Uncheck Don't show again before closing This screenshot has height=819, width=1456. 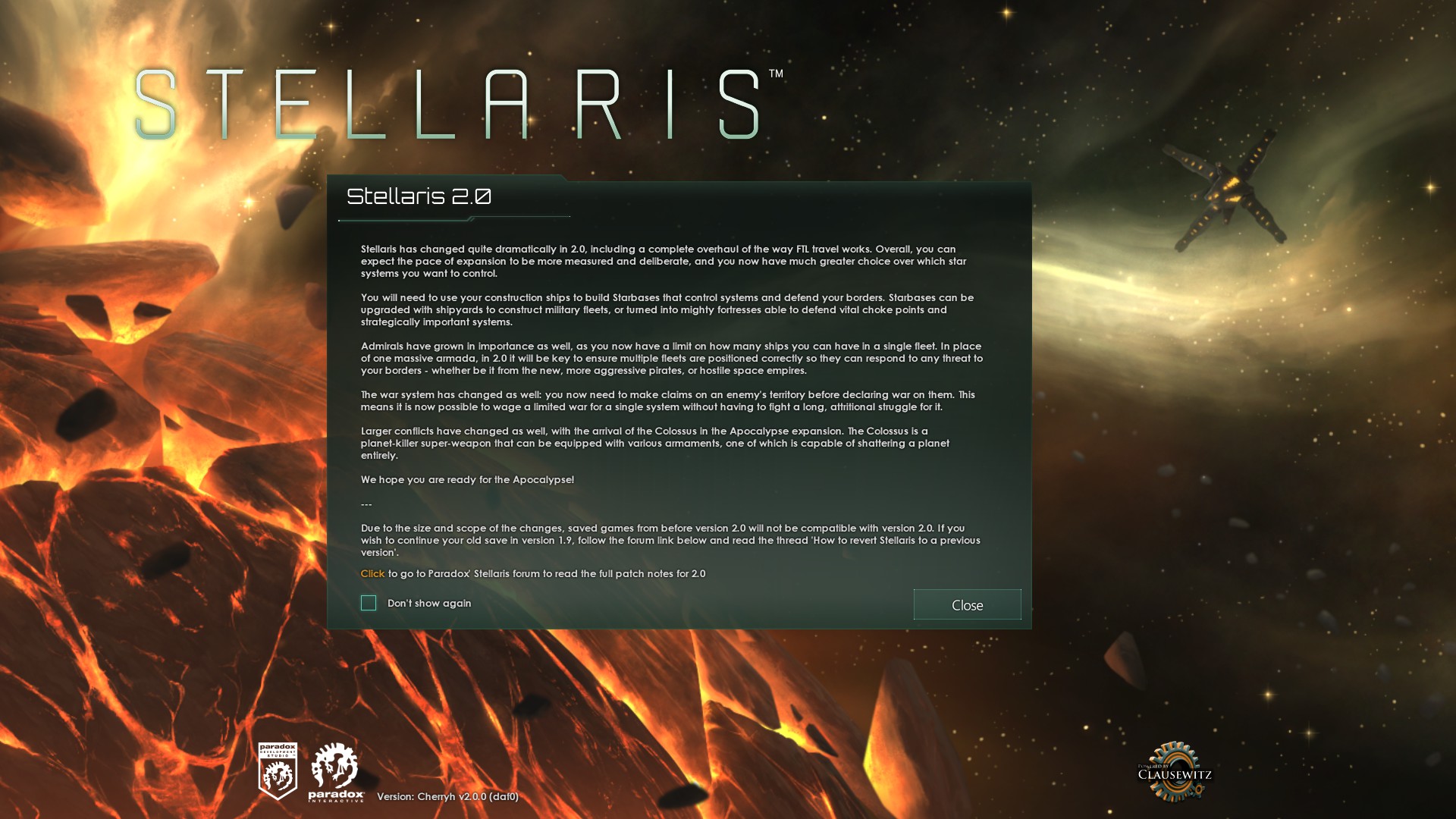(369, 602)
